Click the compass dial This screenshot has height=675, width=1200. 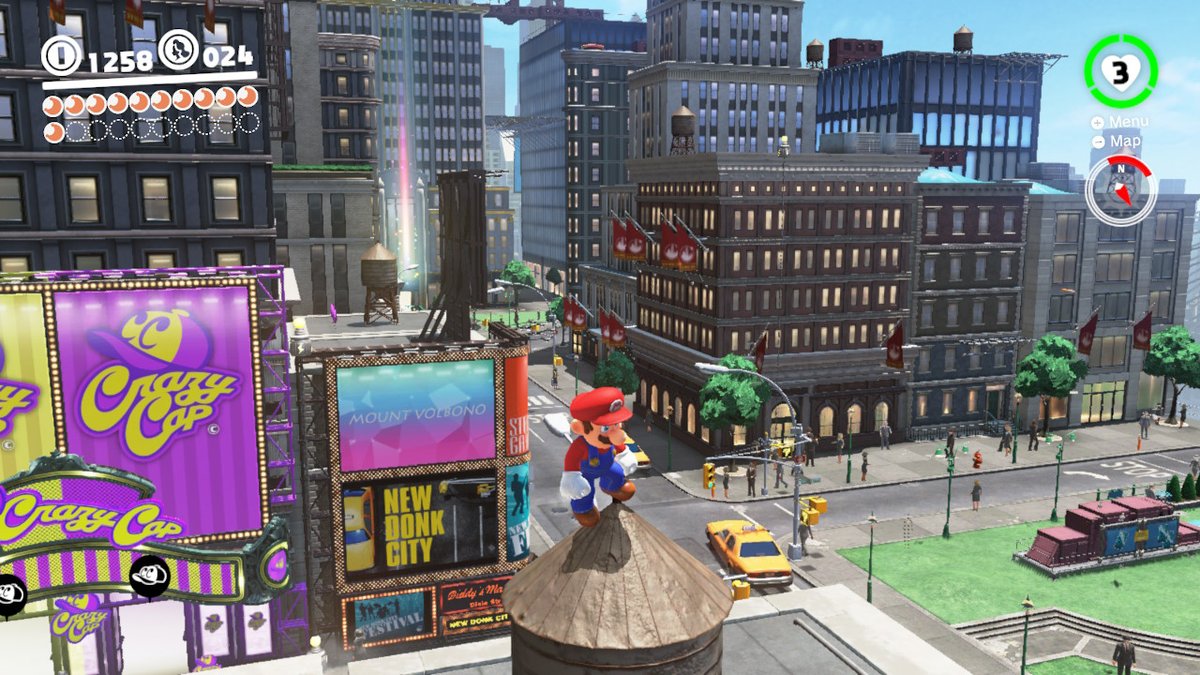pos(1120,190)
